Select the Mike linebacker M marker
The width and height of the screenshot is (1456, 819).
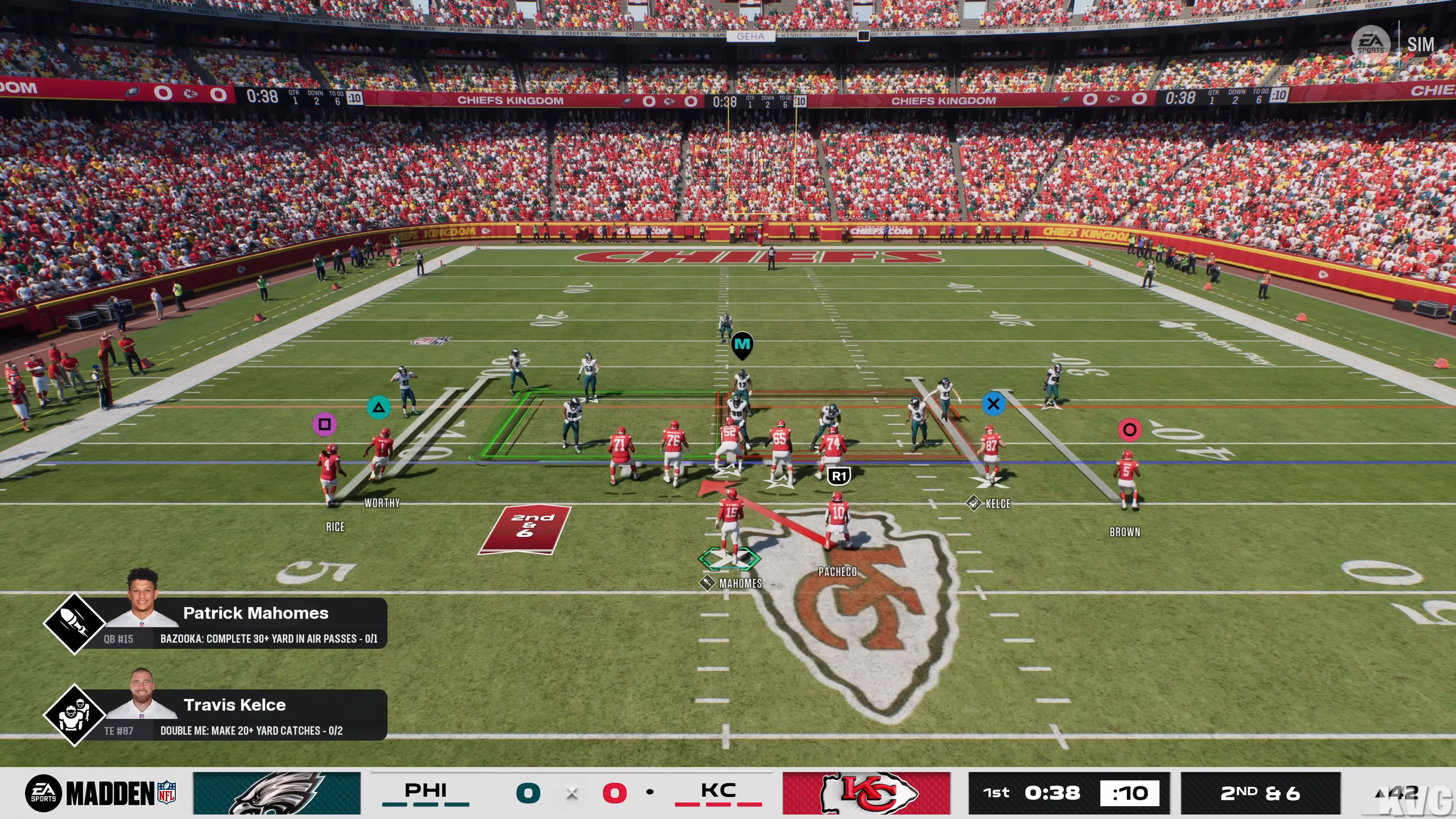point(742,345)
